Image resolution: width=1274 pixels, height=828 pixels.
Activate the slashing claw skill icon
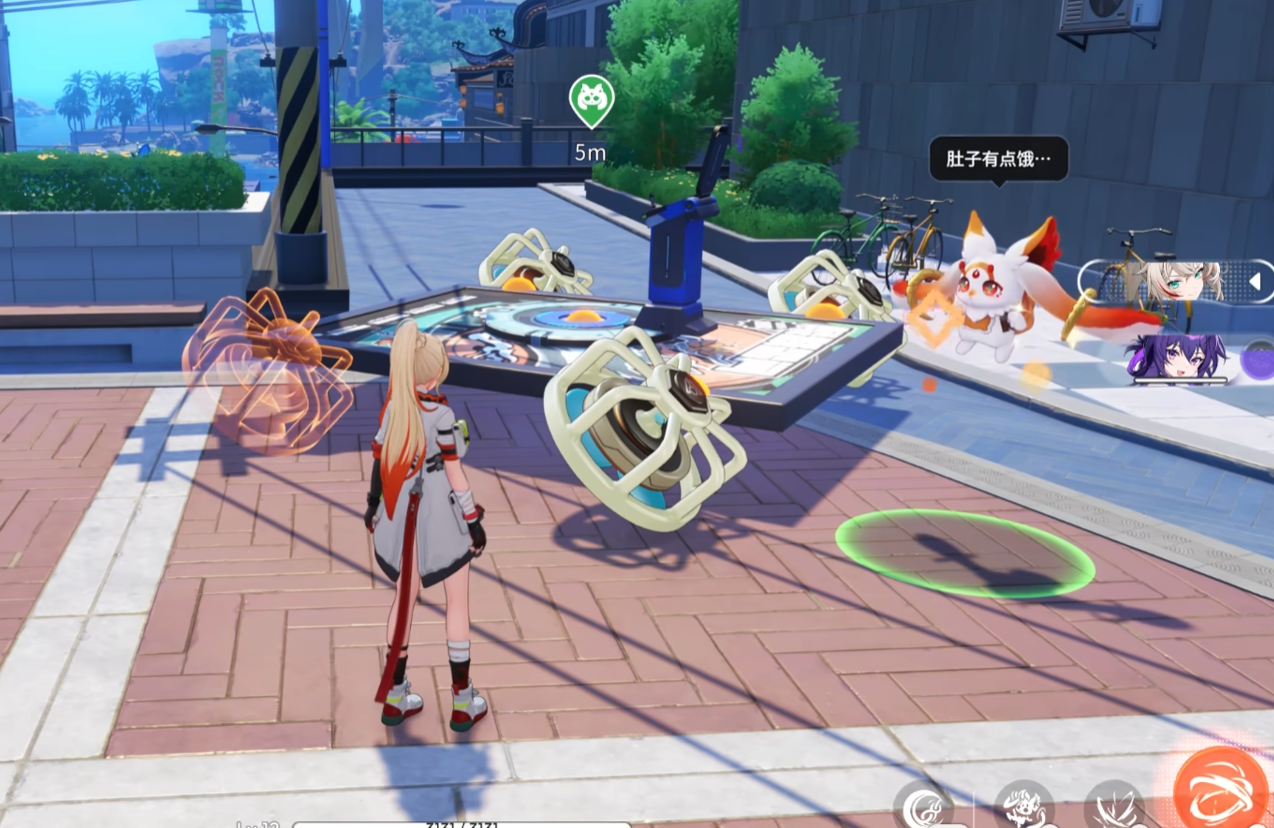1113,808
